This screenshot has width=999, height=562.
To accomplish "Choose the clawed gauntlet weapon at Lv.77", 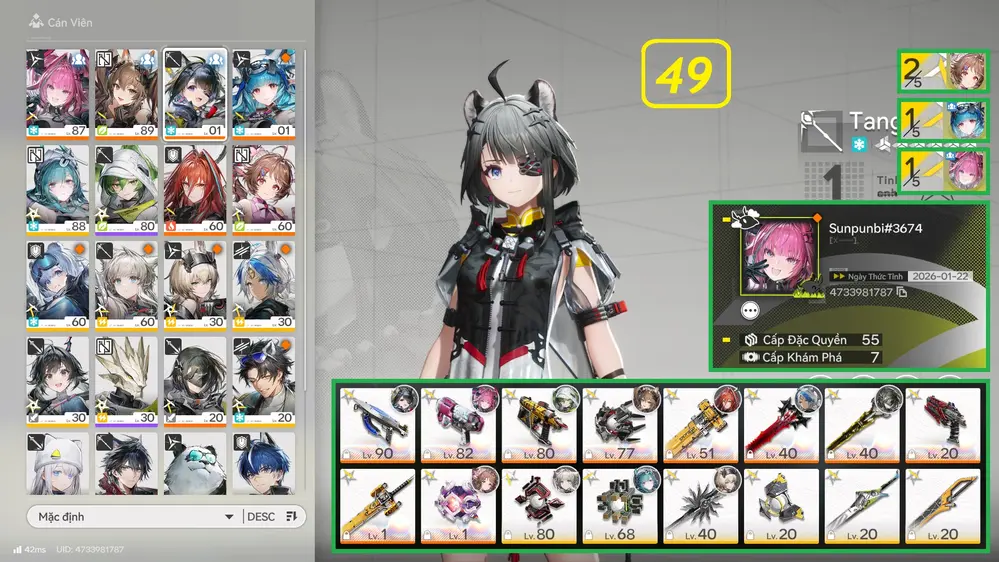I will pyautogui.click(x=620, y=424).
